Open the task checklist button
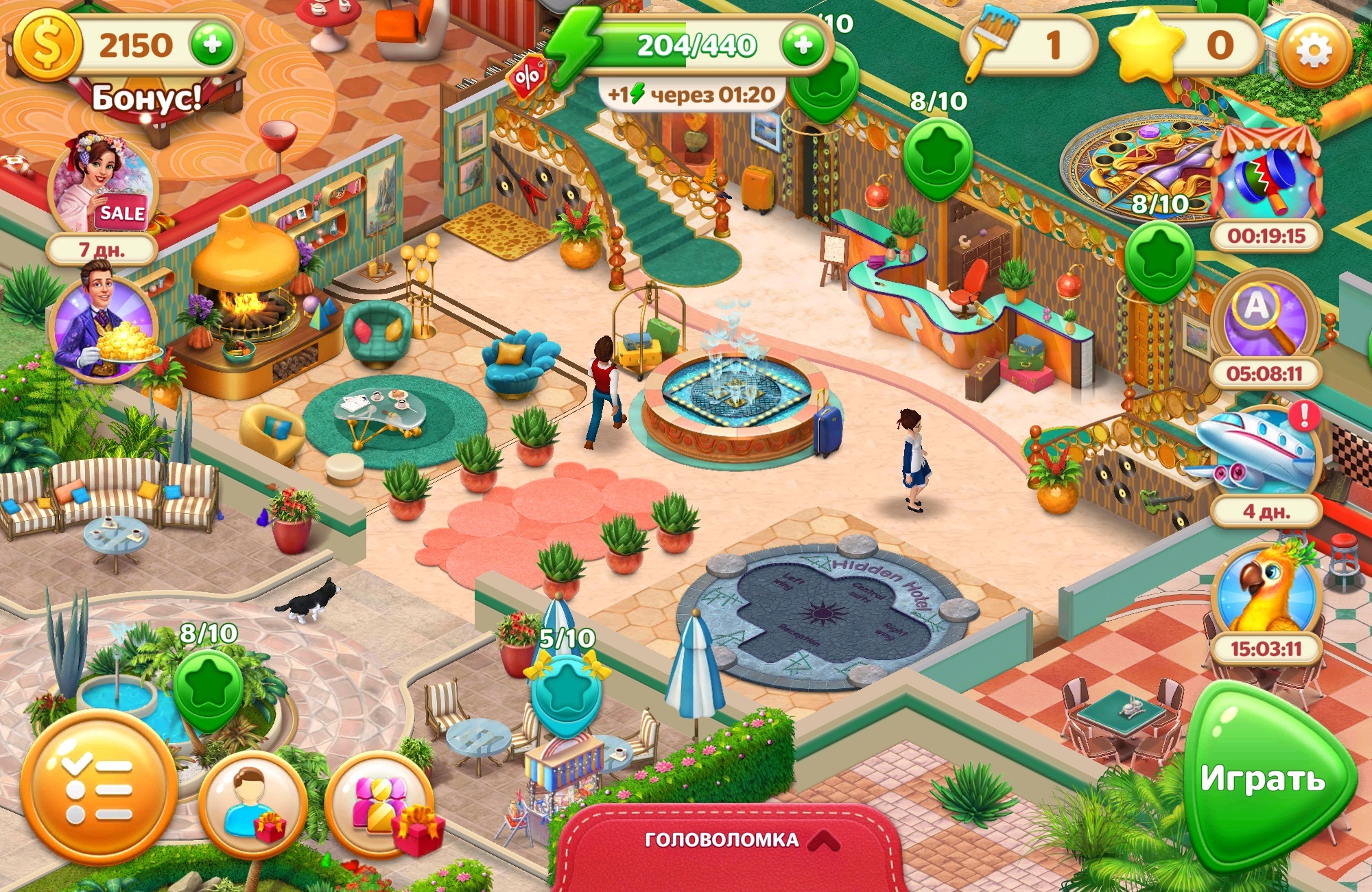 (x=98, y=789)
